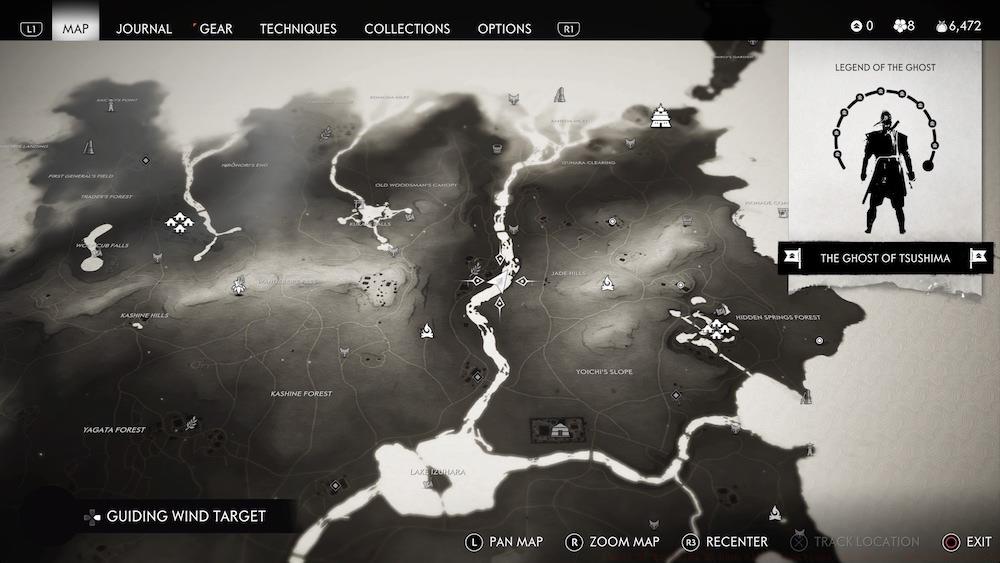Select the village marker east of Wolf Cub Falls
The image size is (1000, 563).
coord(180,221)
